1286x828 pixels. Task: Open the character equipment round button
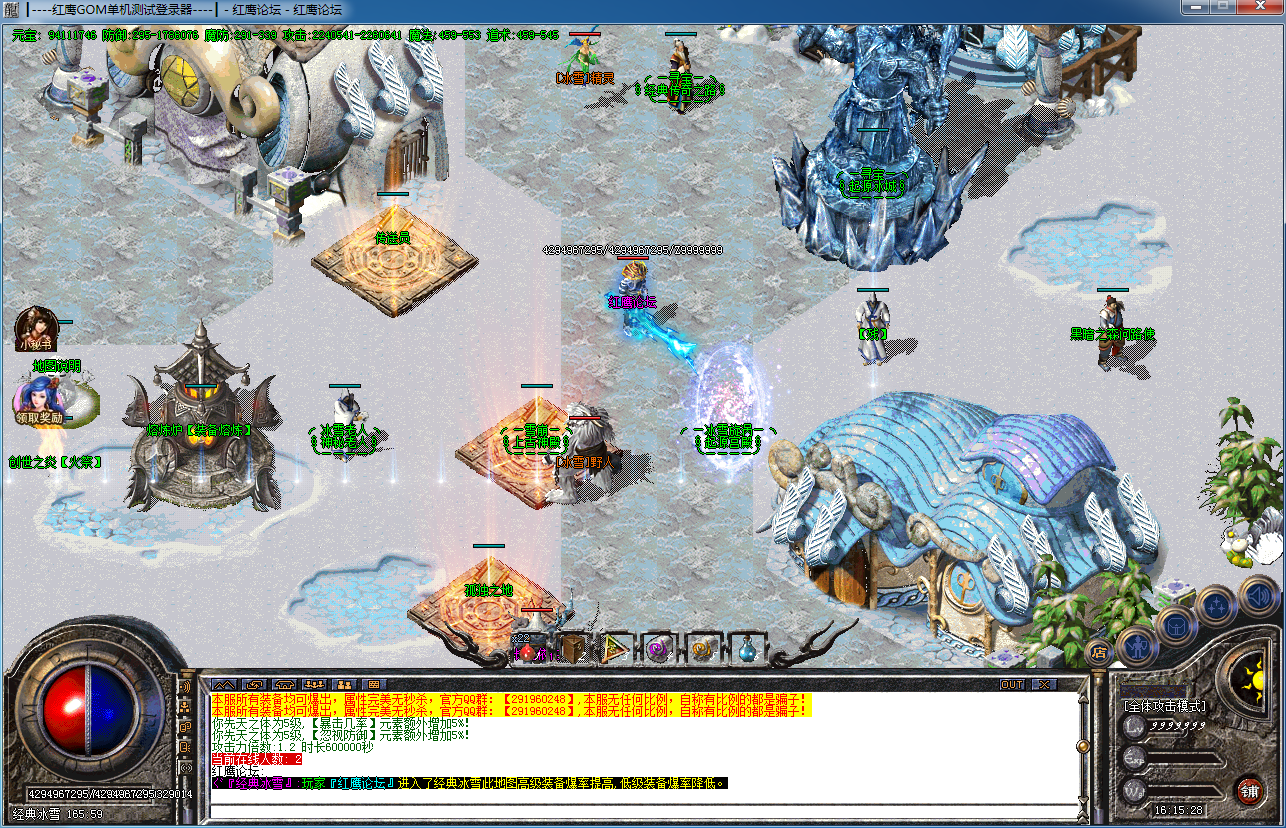point(1137,645)
